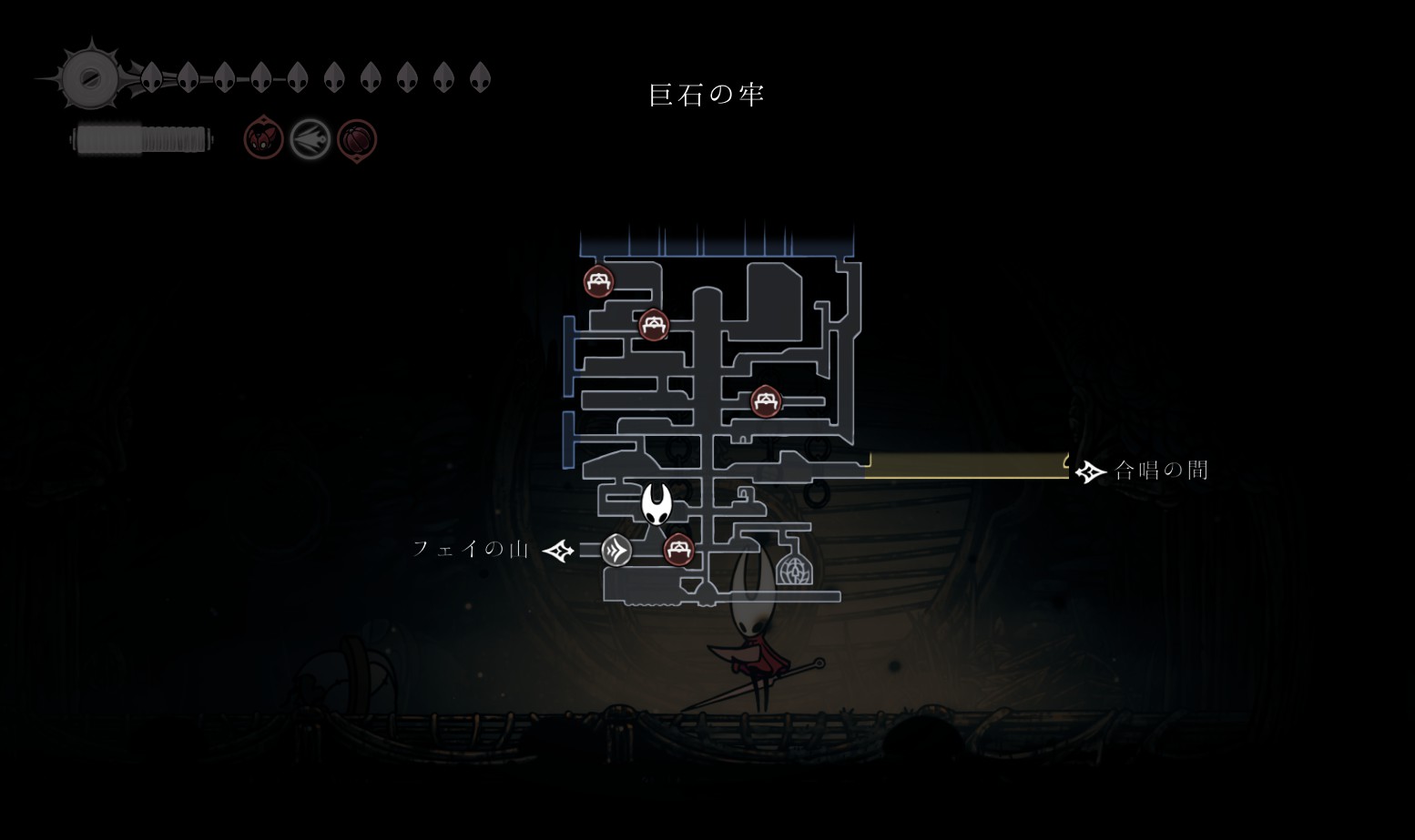Choose the red striped ball tool icon
Viewport: 1415px width, 840px height.
coord(357,140)
